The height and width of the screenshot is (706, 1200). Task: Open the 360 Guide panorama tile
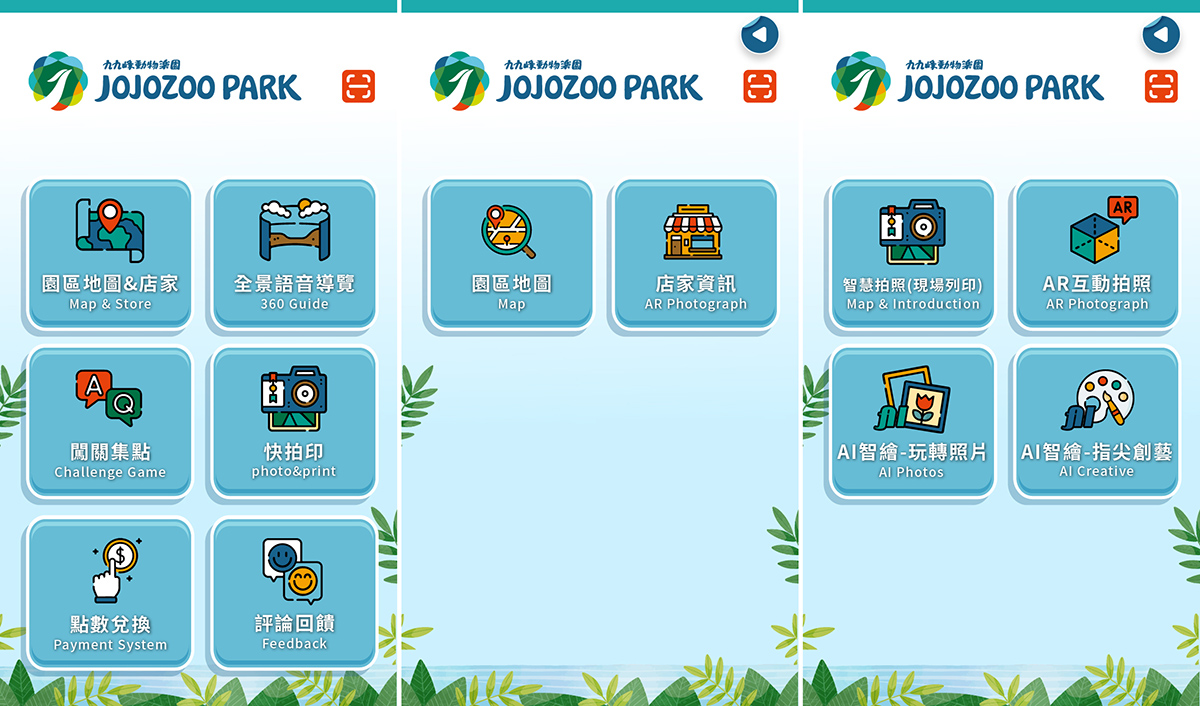[x=294, y=254]
